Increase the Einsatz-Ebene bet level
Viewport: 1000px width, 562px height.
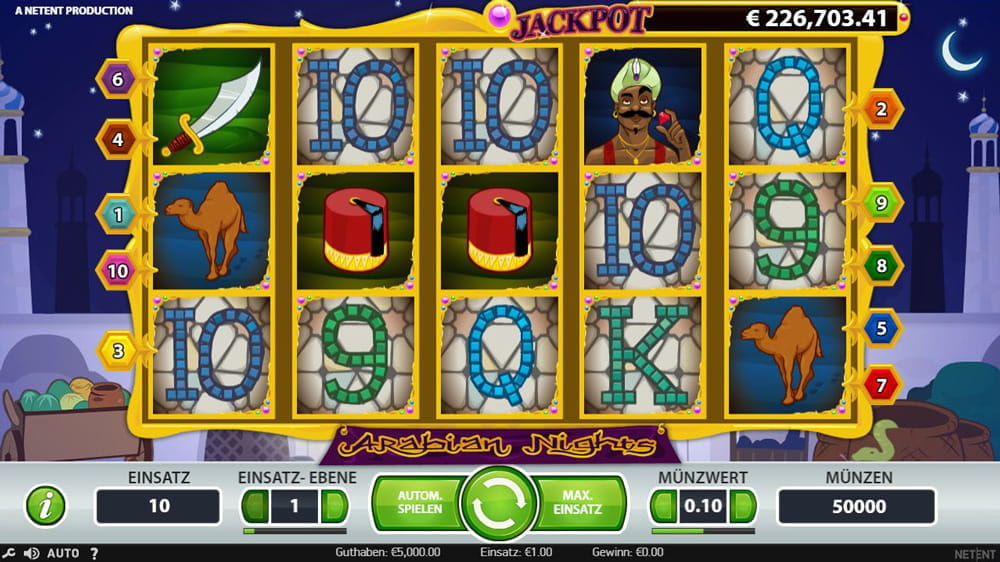[x=335, y=507]
